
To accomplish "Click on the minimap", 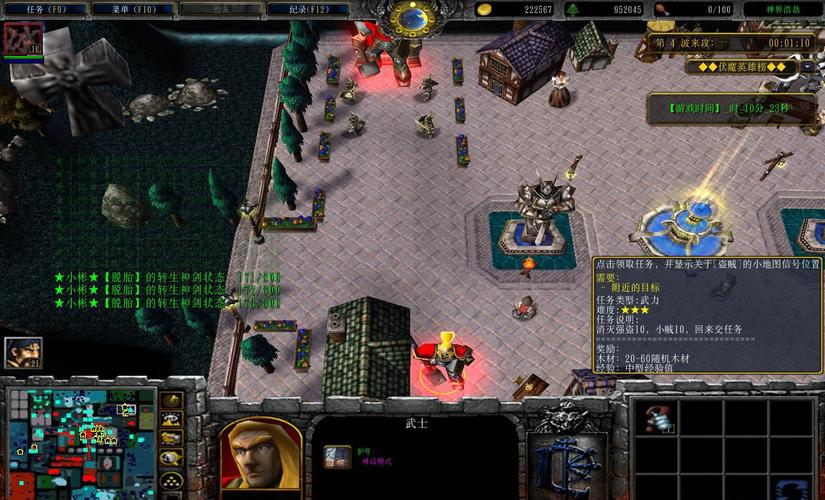I will (x=80, y=440).
